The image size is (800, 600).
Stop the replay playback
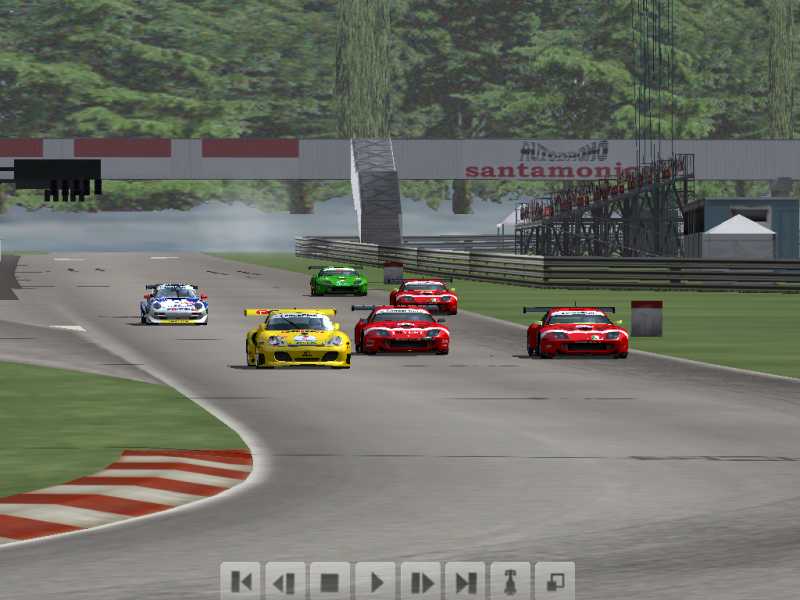(x=330, y=581)
